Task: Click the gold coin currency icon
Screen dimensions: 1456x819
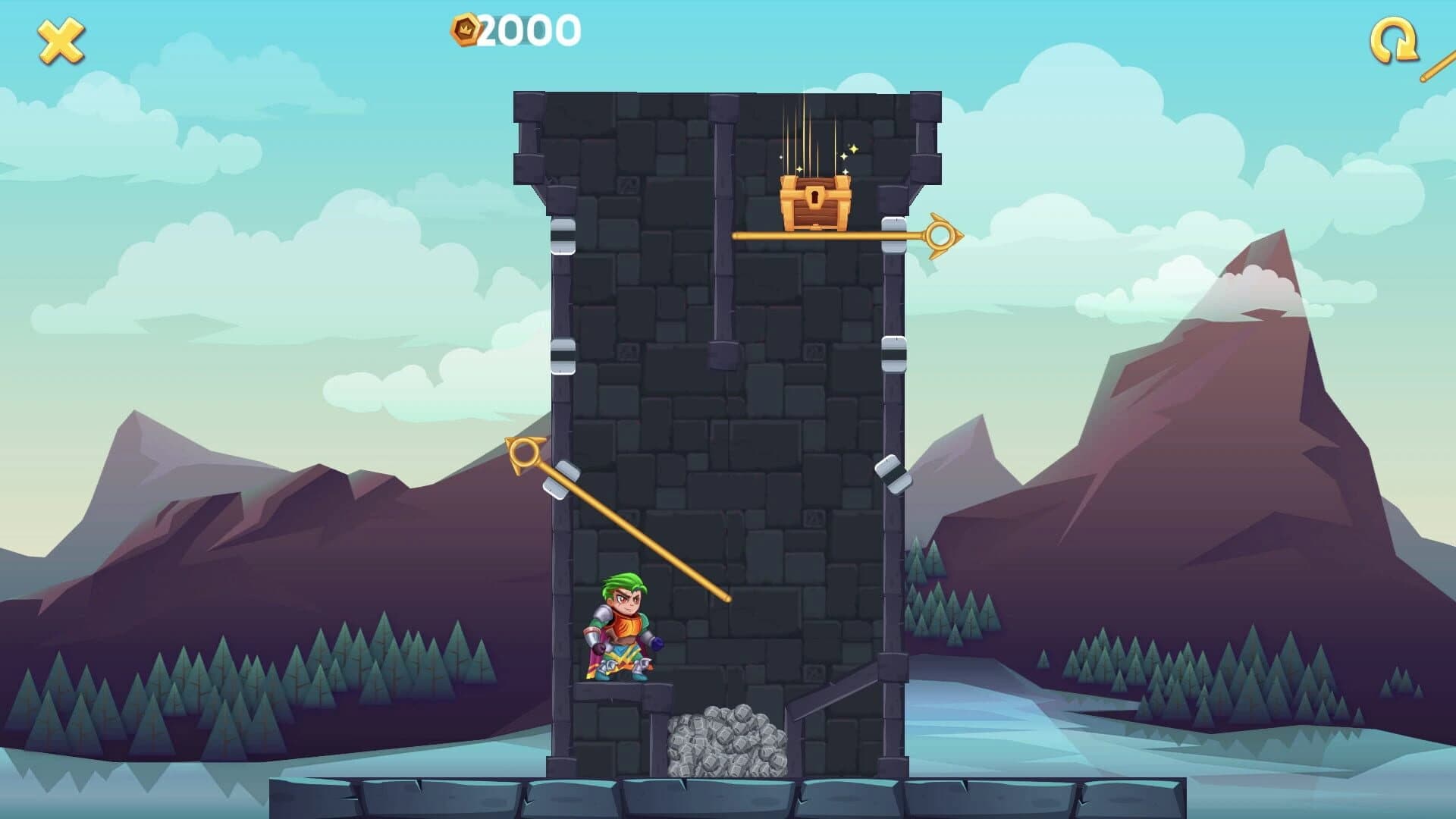Action: pyautogui.click(x=464, y=29)
